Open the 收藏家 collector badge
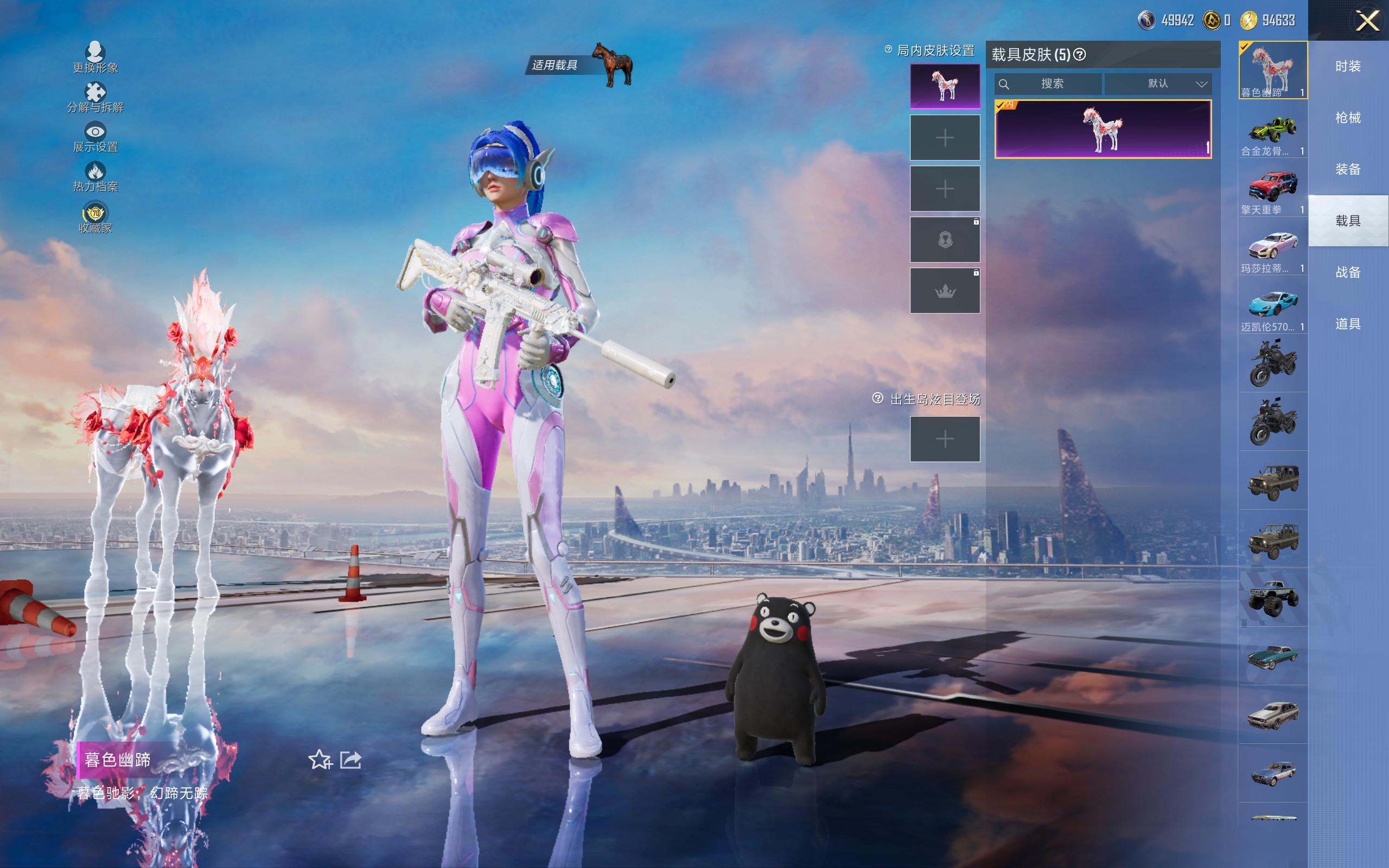Image resolution: width=1389 pixels, height=868 pixels. [95, 218]
